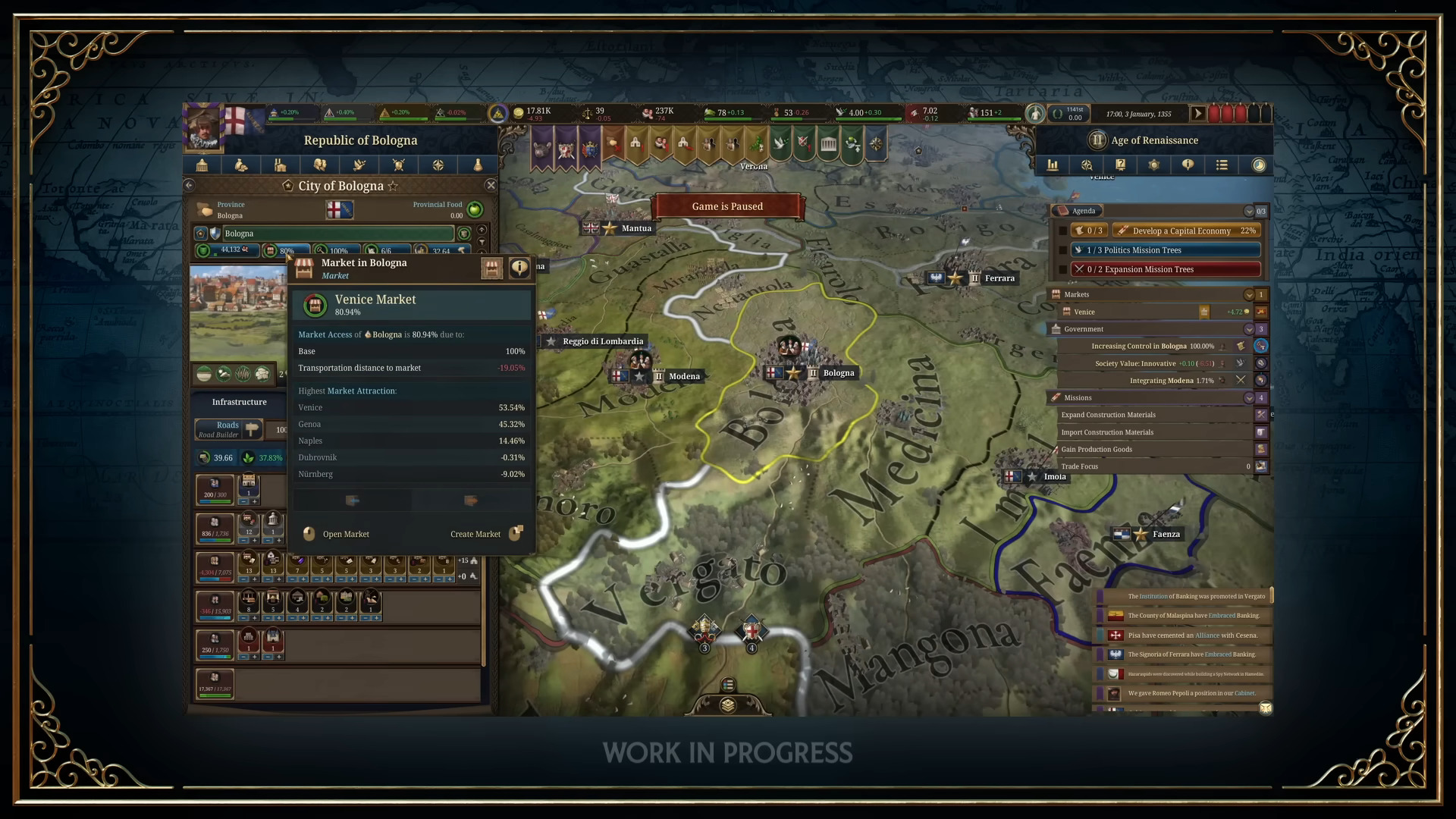Open the trade compass icon

438,165
